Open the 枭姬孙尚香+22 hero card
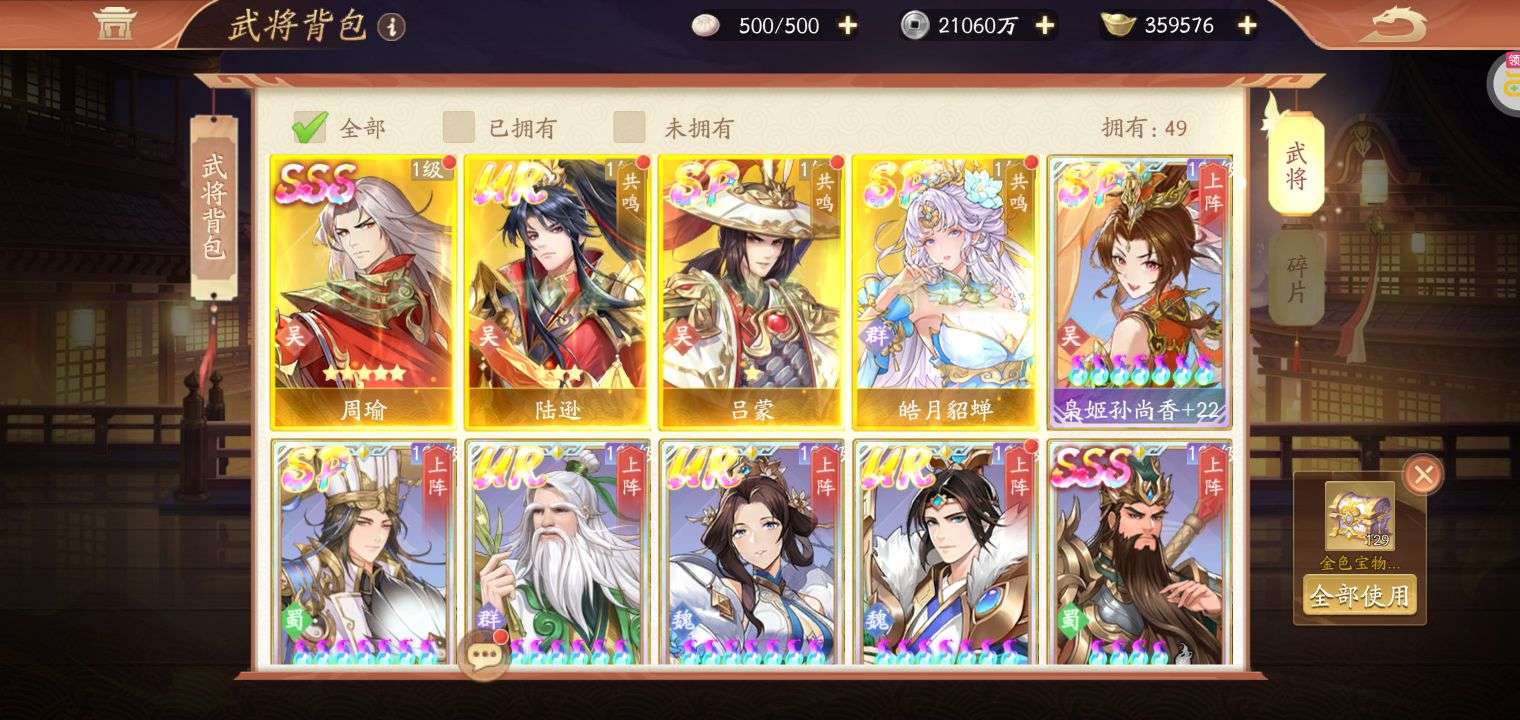Viewport: 1520px width, 720px height. [1139, 292]
